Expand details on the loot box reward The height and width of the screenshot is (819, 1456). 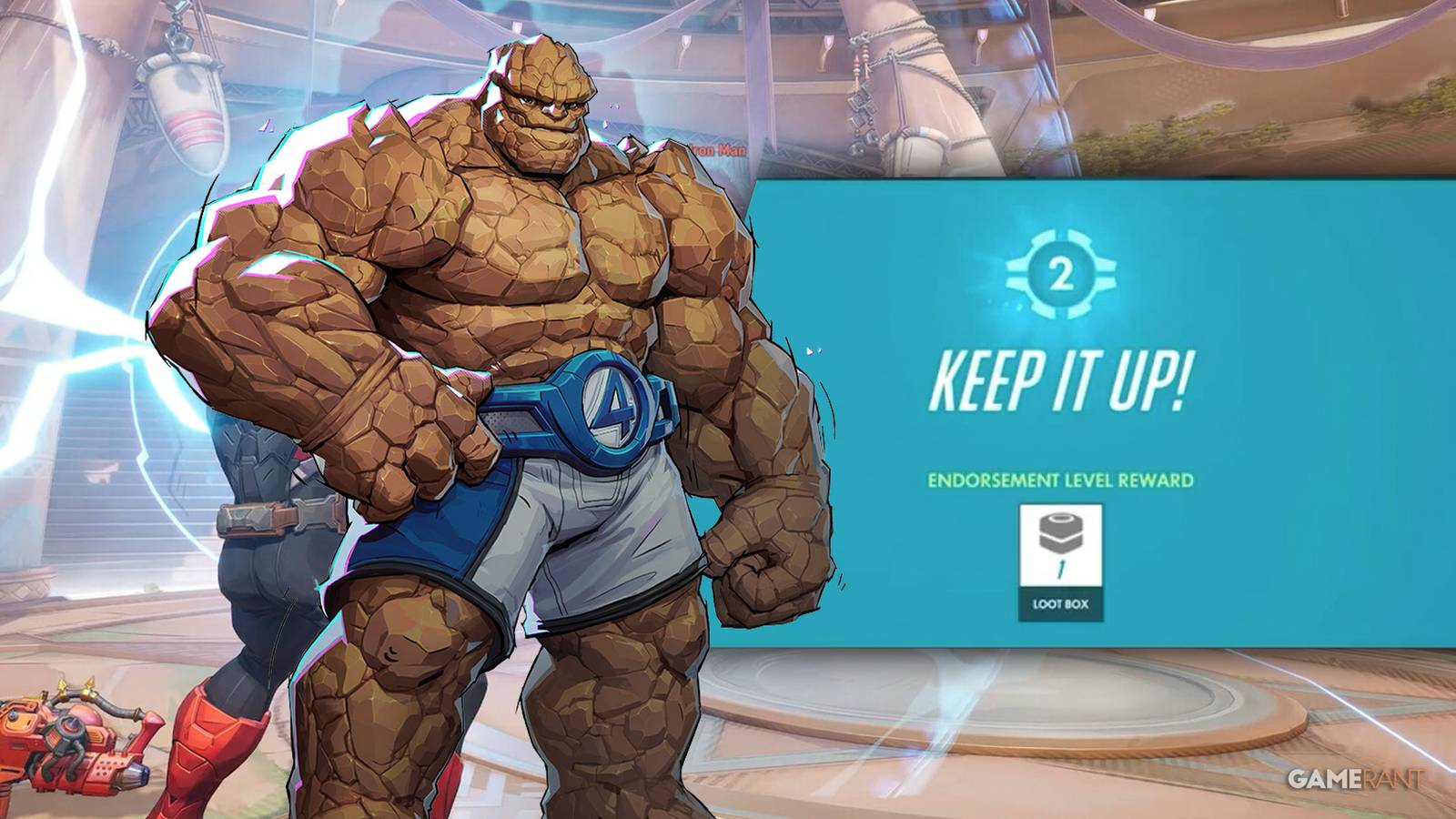pos(1060,546)
